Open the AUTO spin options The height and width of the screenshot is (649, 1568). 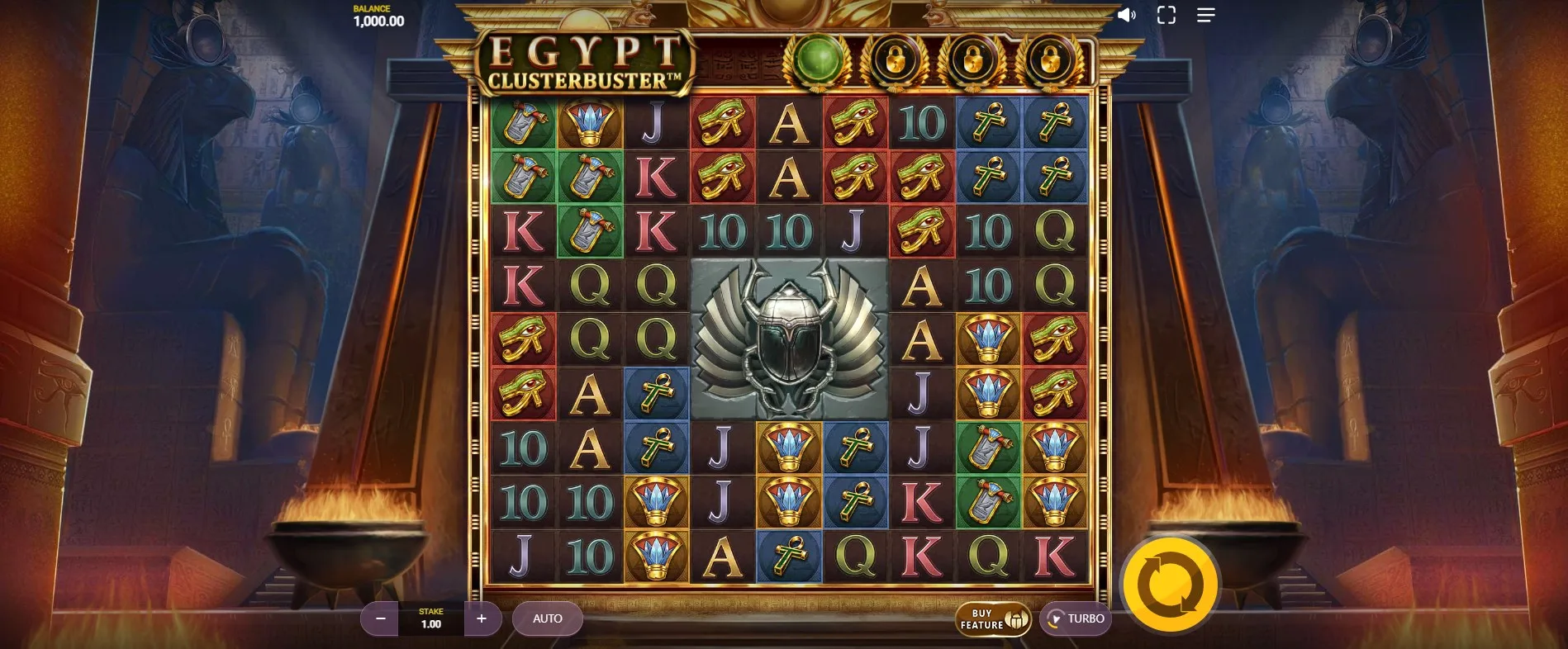pos(547,618)
